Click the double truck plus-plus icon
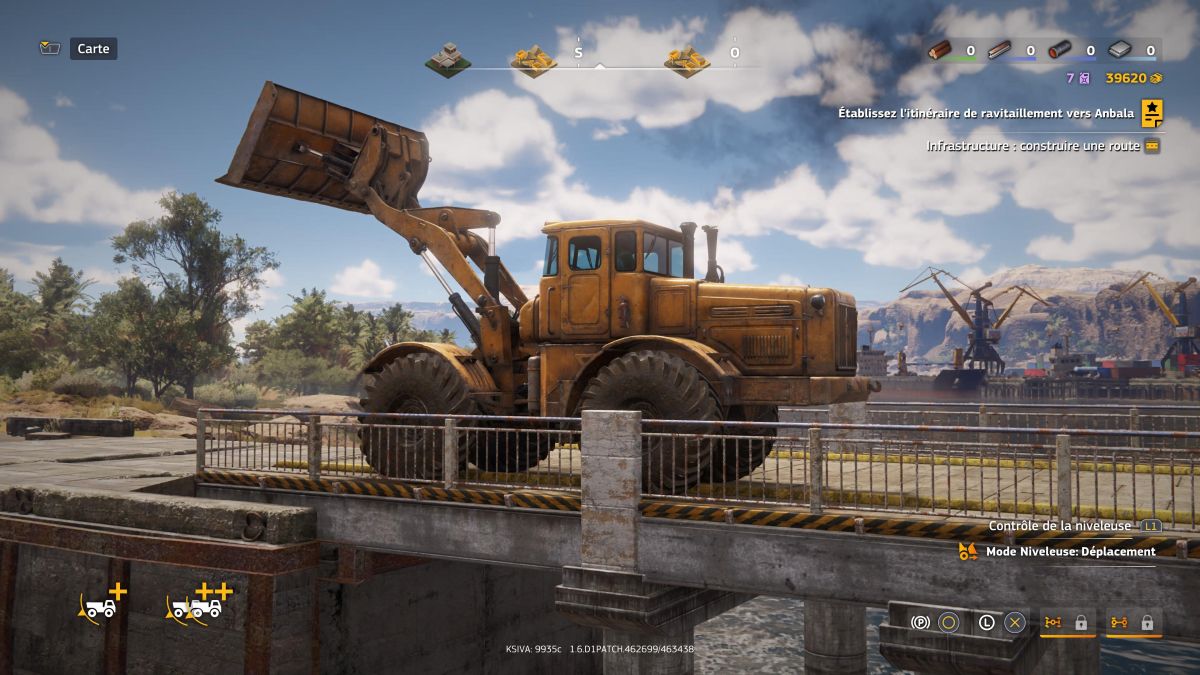The width and height of the screenshot is (1200, 675). tap(198, 602)
